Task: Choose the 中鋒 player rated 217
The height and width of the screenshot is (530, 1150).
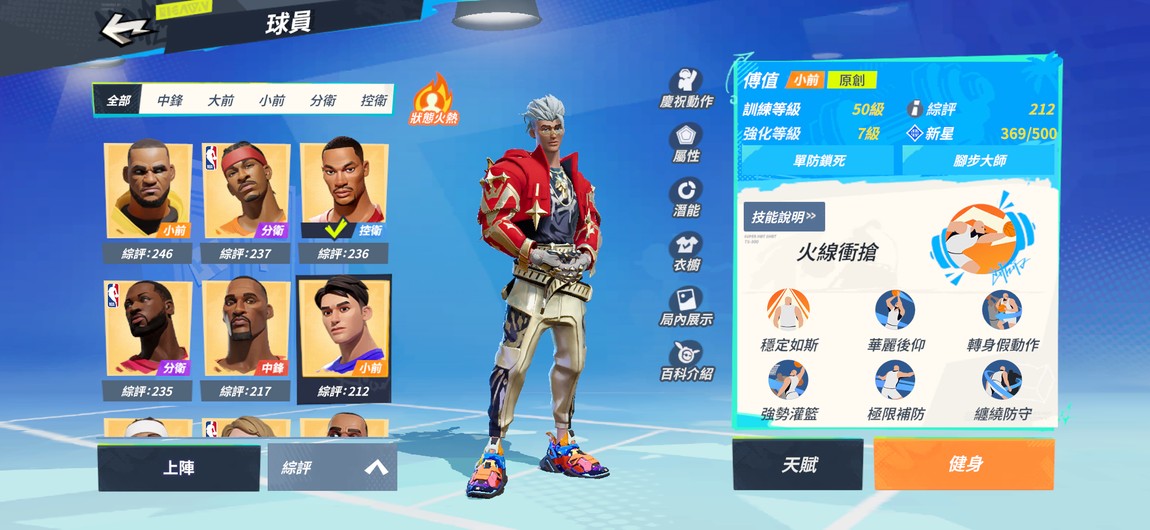Action: 246,336
